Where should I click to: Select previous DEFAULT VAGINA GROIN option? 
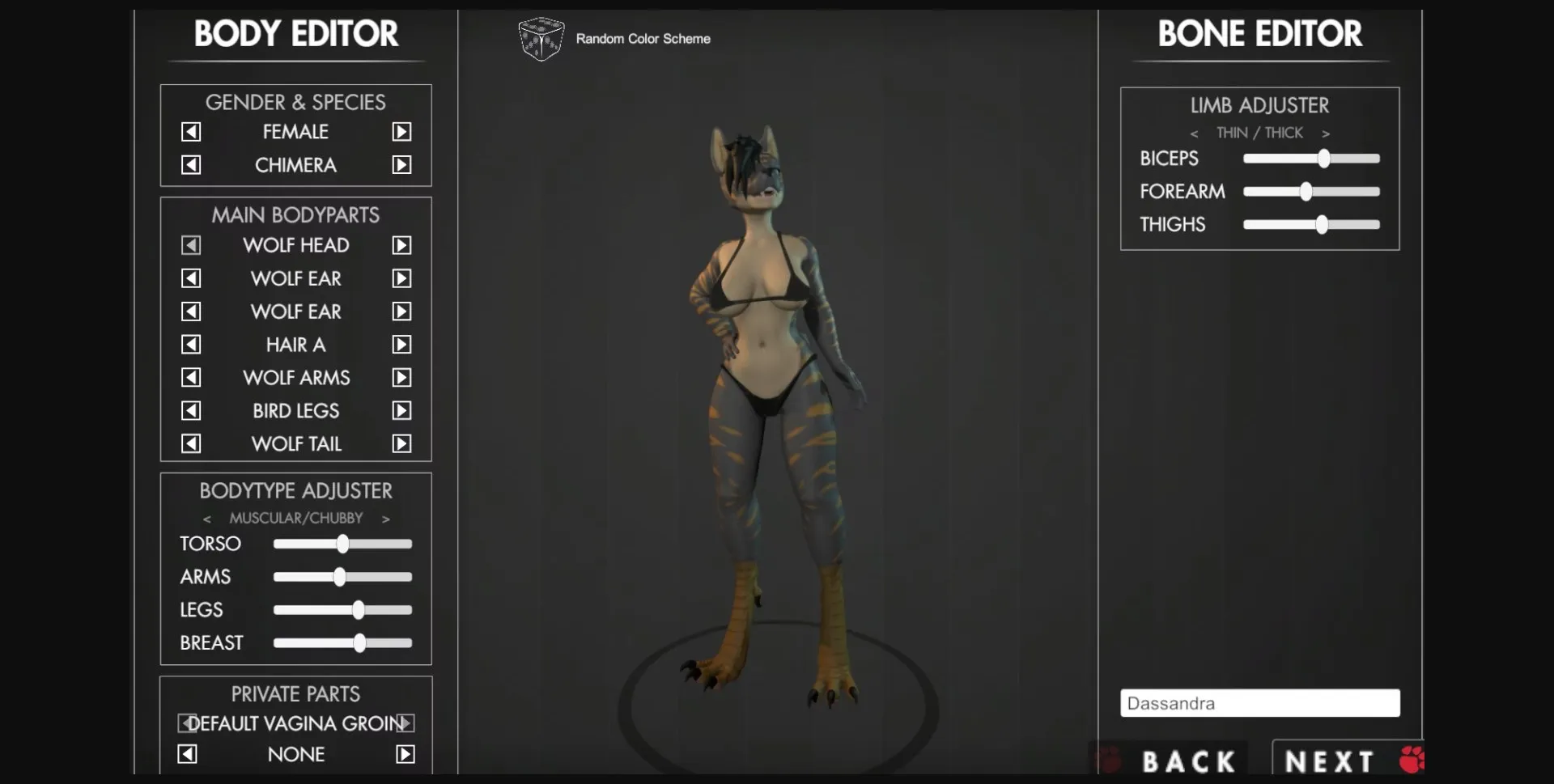click(x=188, y=723)
